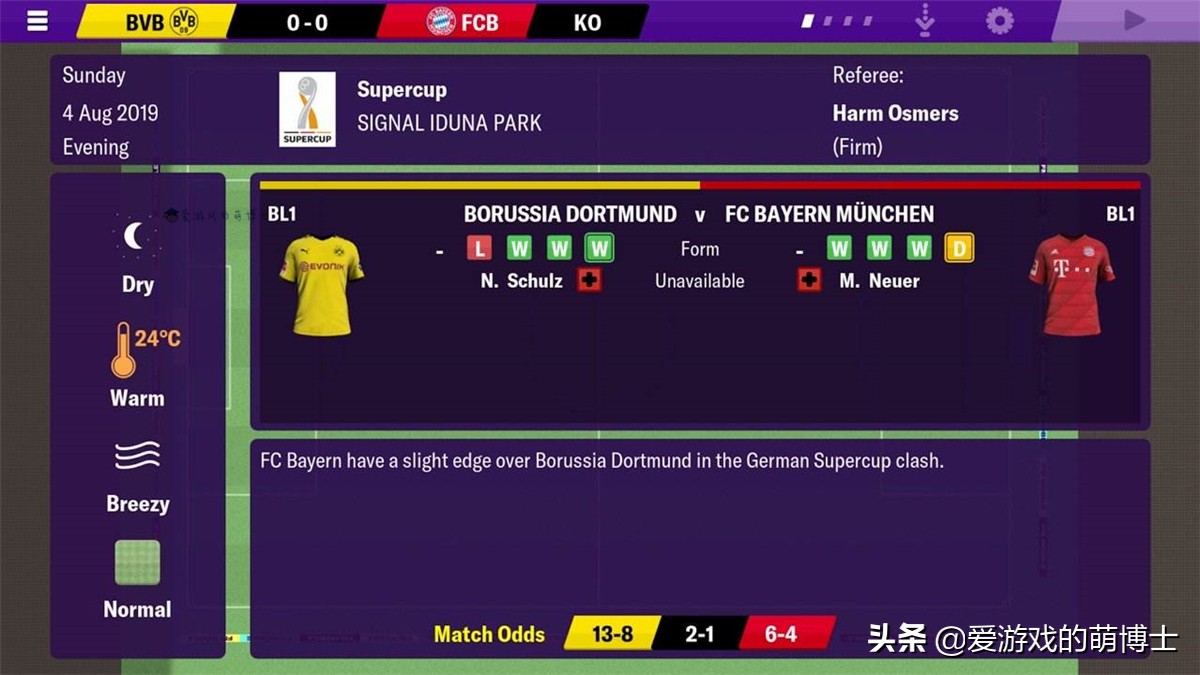
Task: Select Bayern München red kit
Action: [x=1071, y=285]
